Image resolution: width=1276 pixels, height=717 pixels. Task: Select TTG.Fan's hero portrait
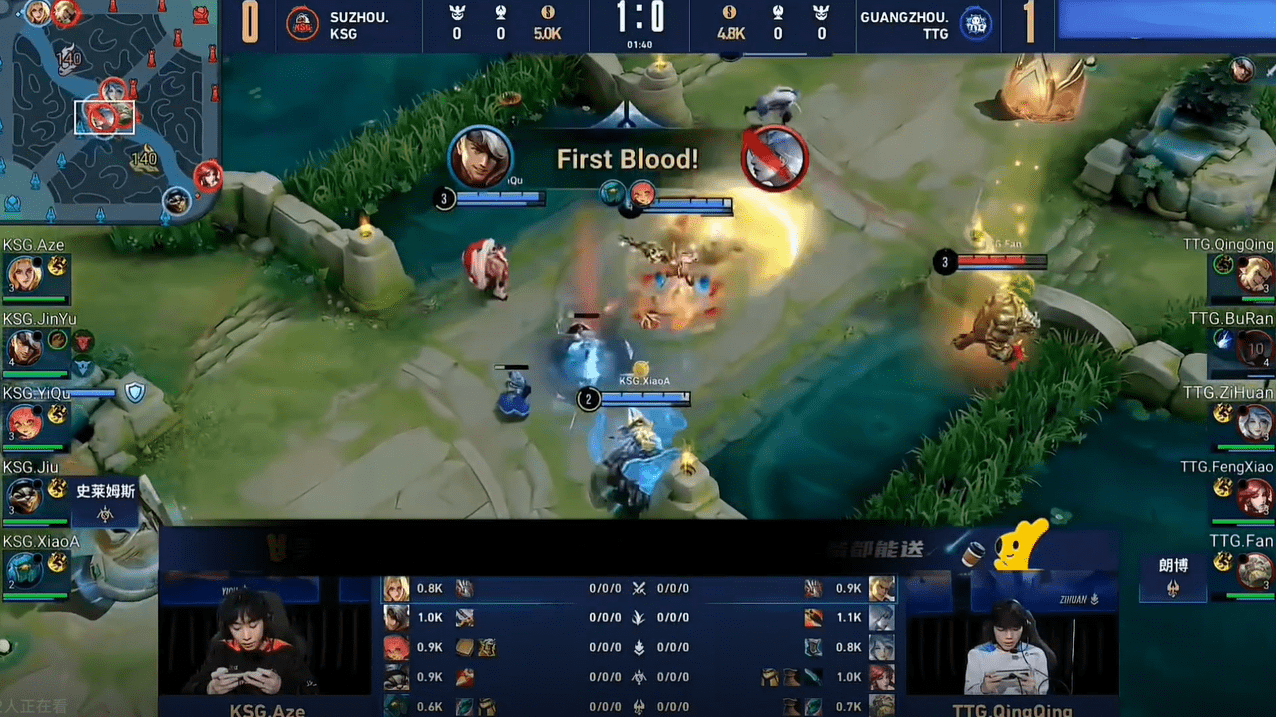pos(1254,570)
